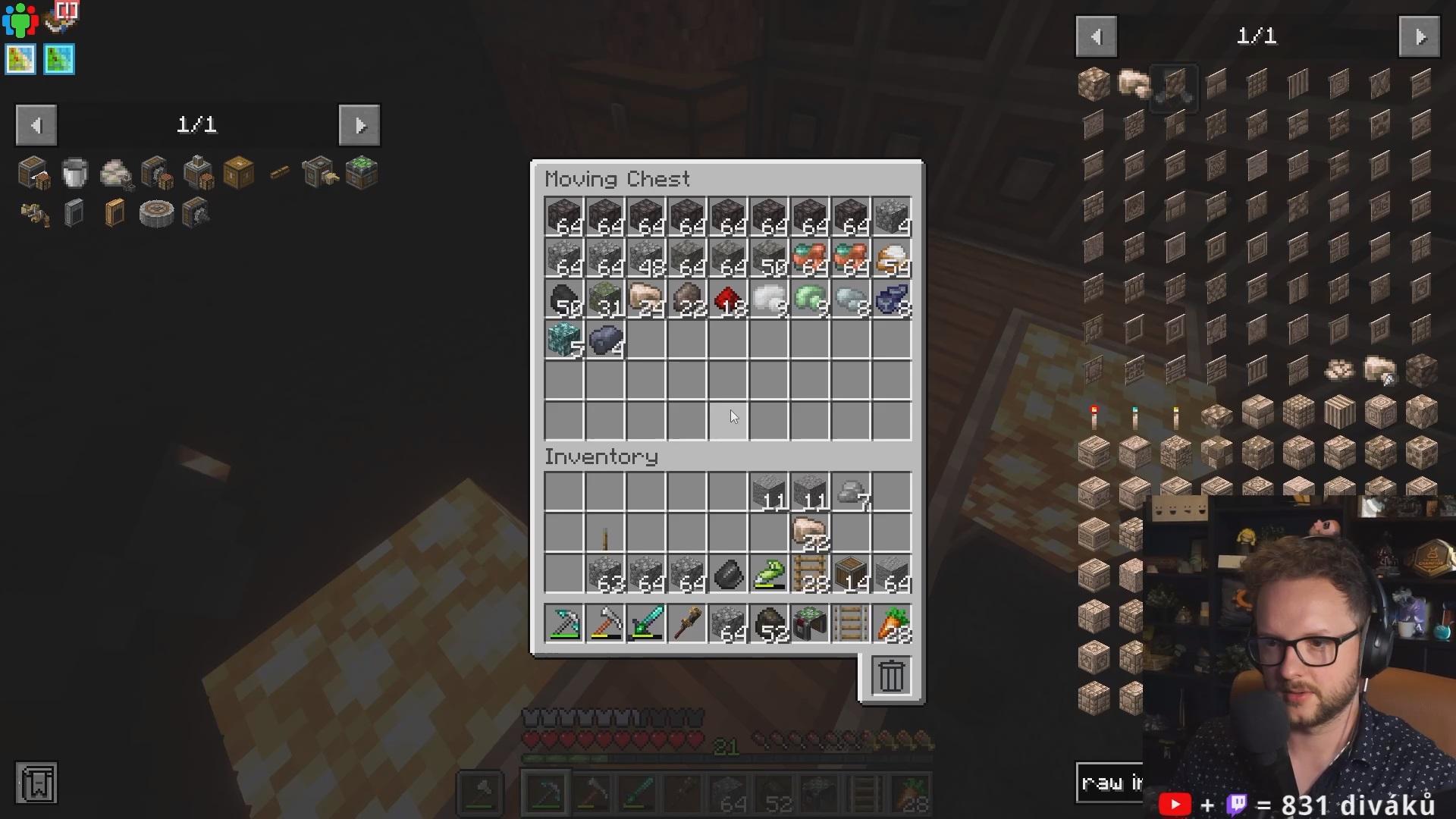1456x819 pixels.
Task: Go to next page of left bookmark panel
Action: point(359,125)
